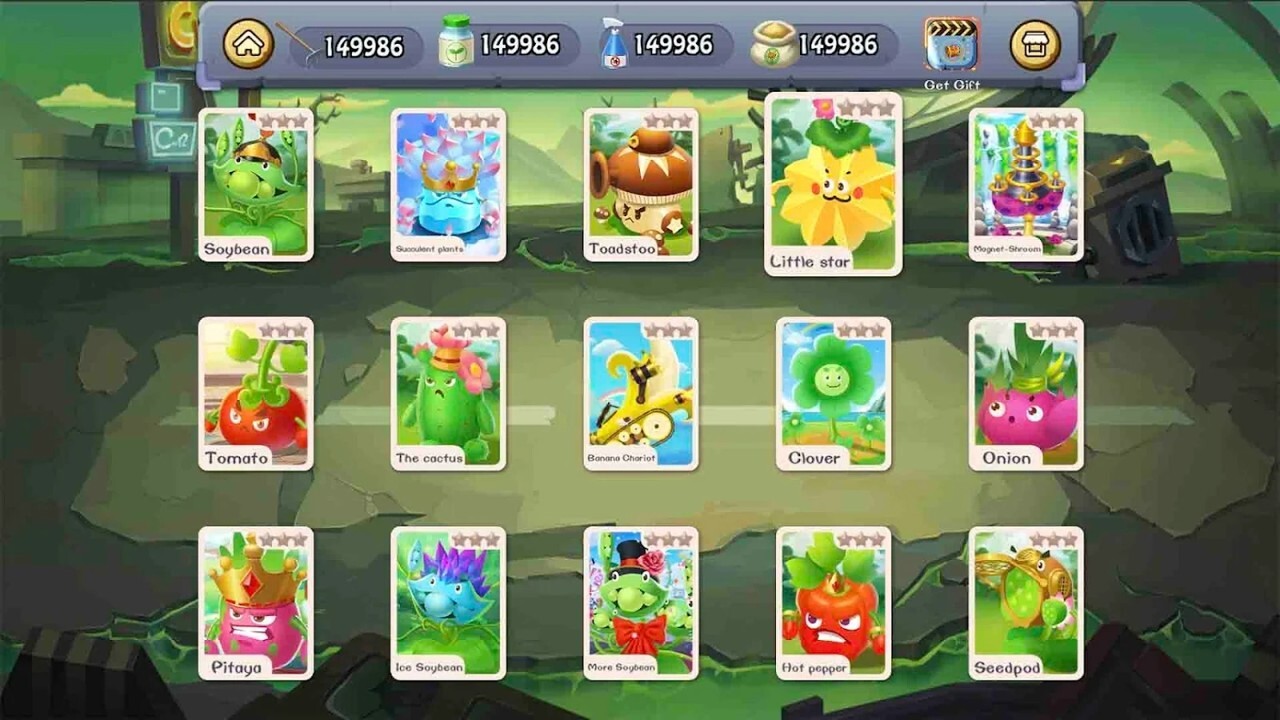Choose the More Soybean card
1280x720 pixels.
[x=641, y=603]
